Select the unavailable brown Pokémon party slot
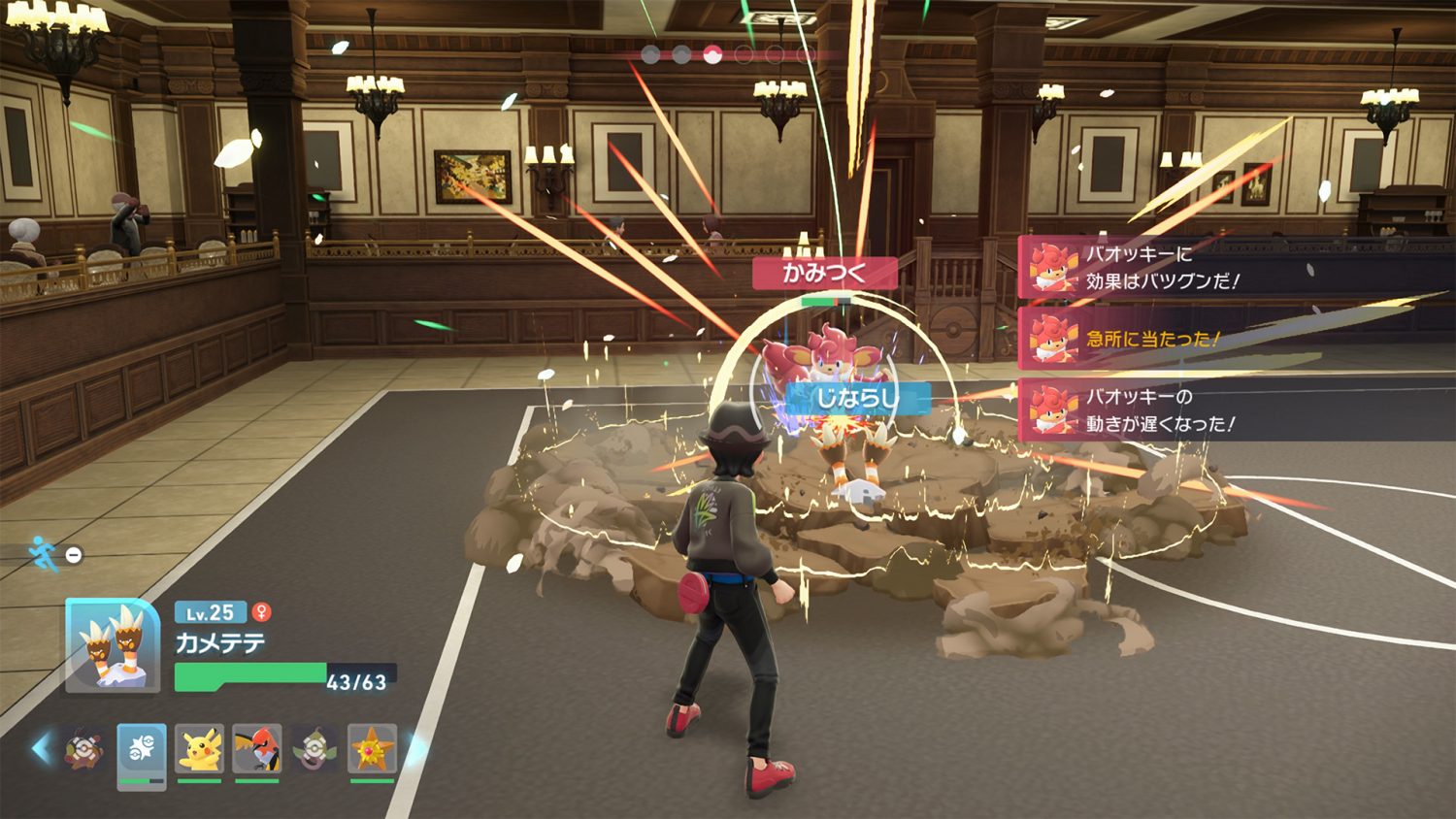Viewport: 1456px width, 819px height. pos(84,750)
